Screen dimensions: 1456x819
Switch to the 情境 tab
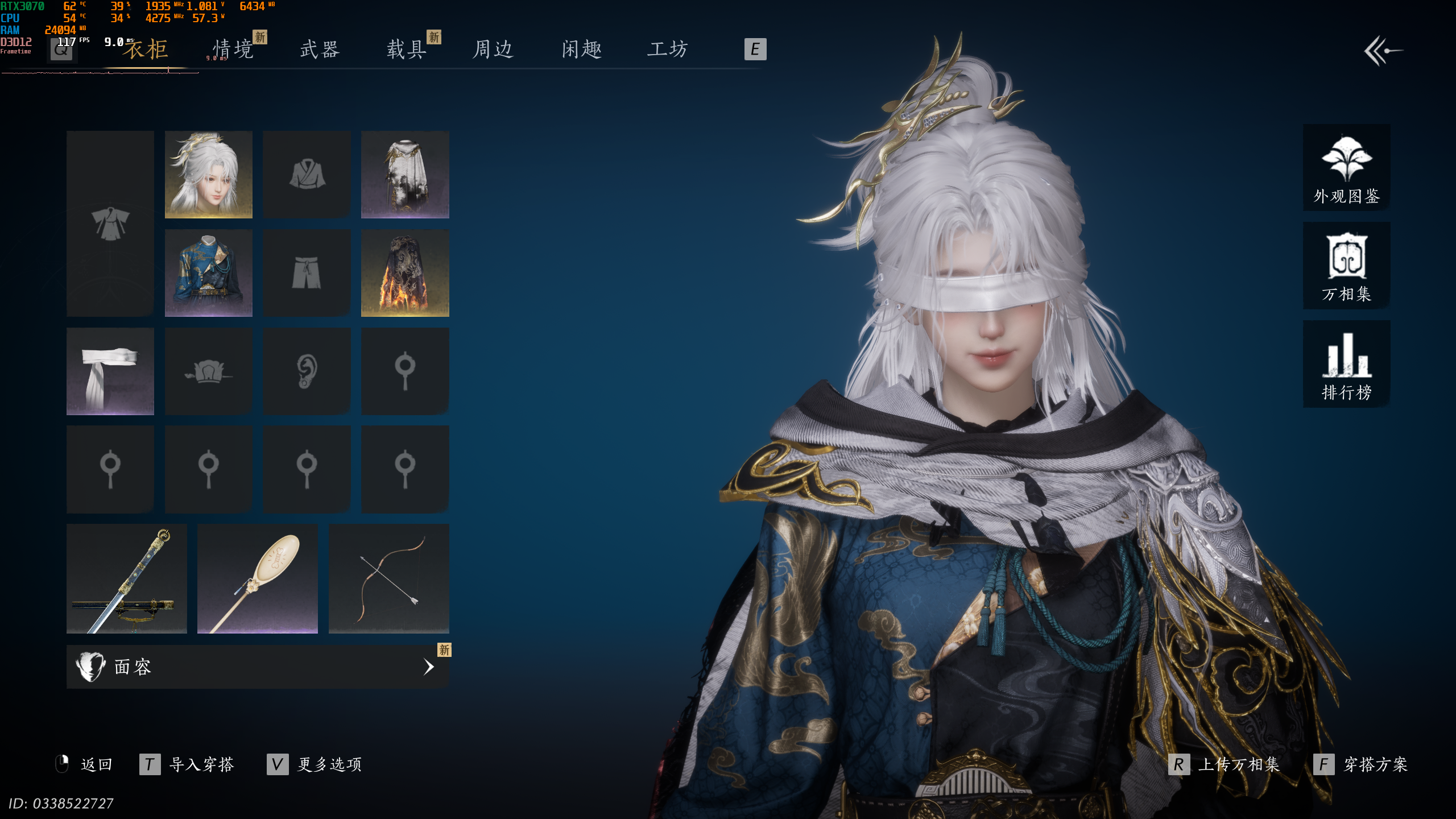tap(233, 49)
